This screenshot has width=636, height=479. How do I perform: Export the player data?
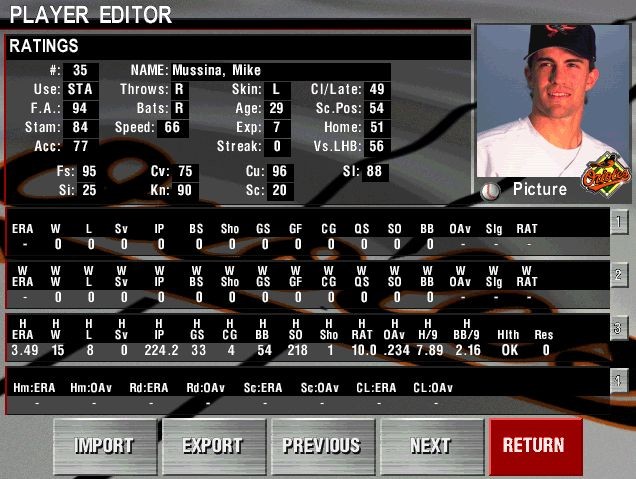click(x=212, y=446)
